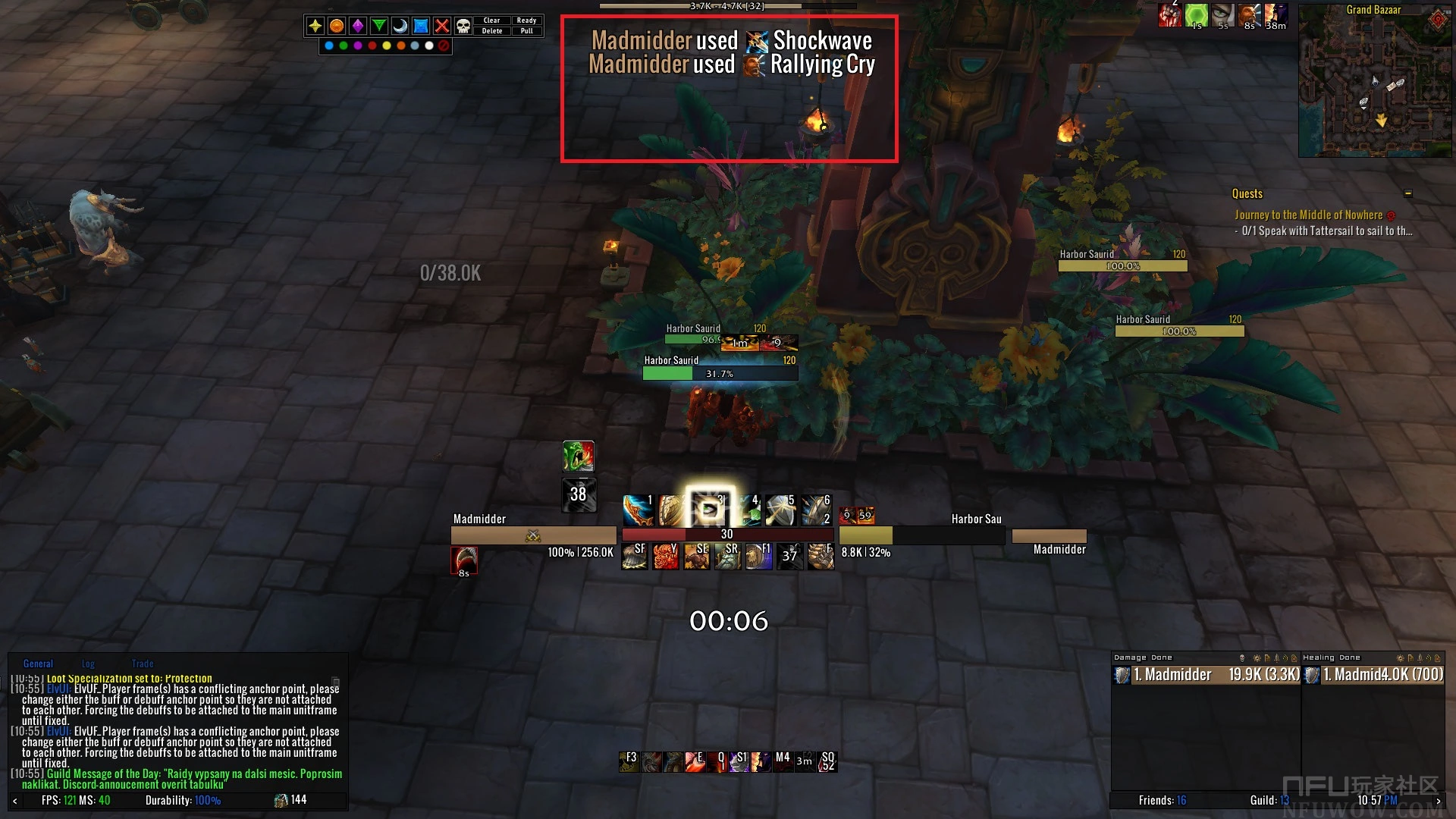Select the Journey to the Middle of Nowhere quest
This screenshot has height=819, width=1456.
[x=1308, y=215]
